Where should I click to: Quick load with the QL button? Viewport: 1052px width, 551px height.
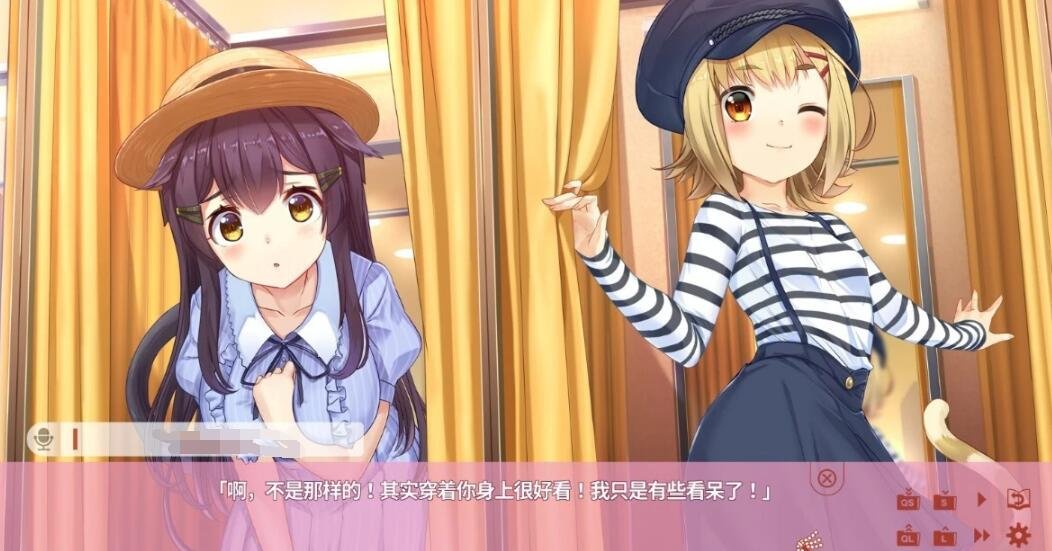click(x=908, y=536)
